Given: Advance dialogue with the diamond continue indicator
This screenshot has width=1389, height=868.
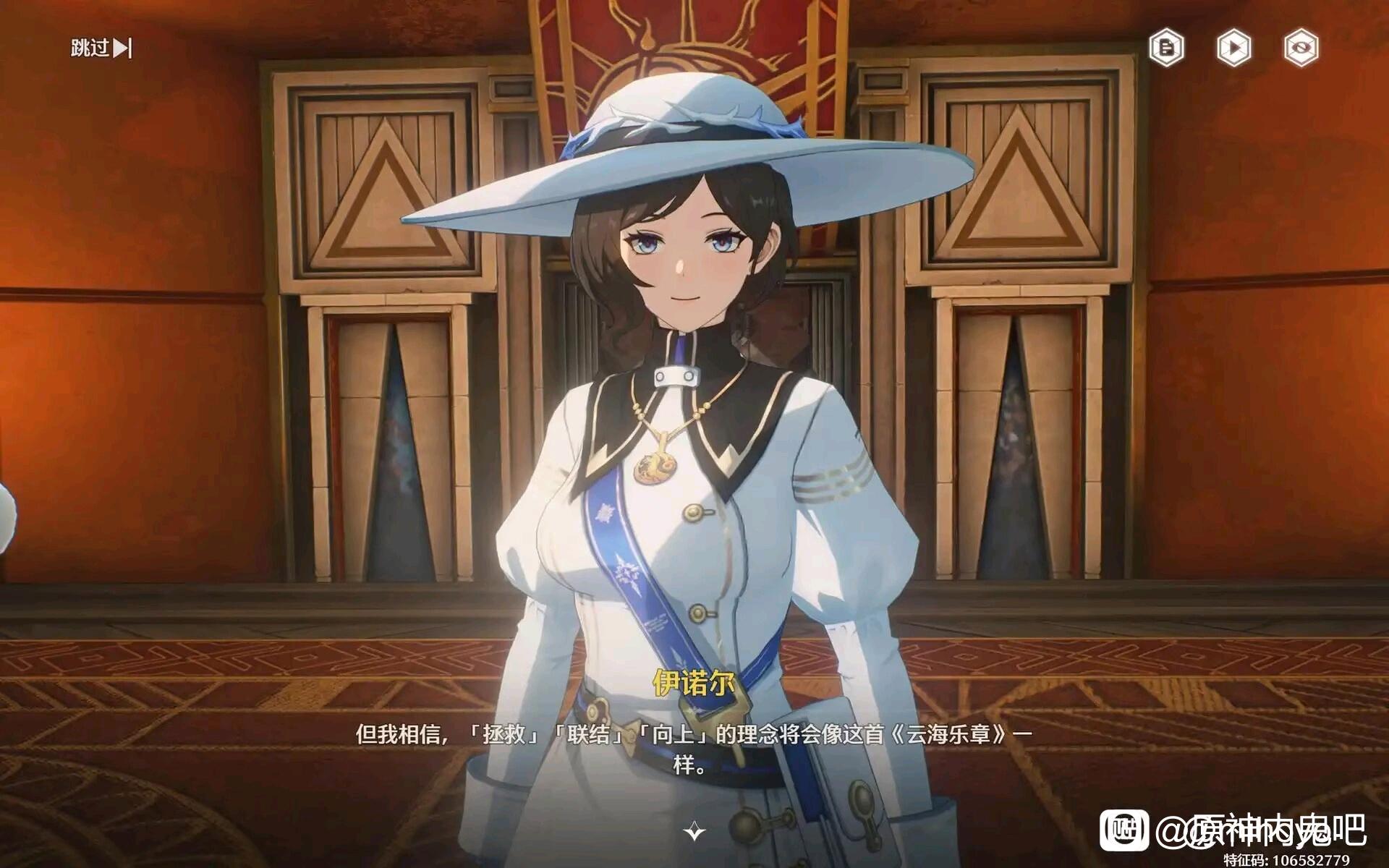Looking at the screenshot, I should coord(694,831).
